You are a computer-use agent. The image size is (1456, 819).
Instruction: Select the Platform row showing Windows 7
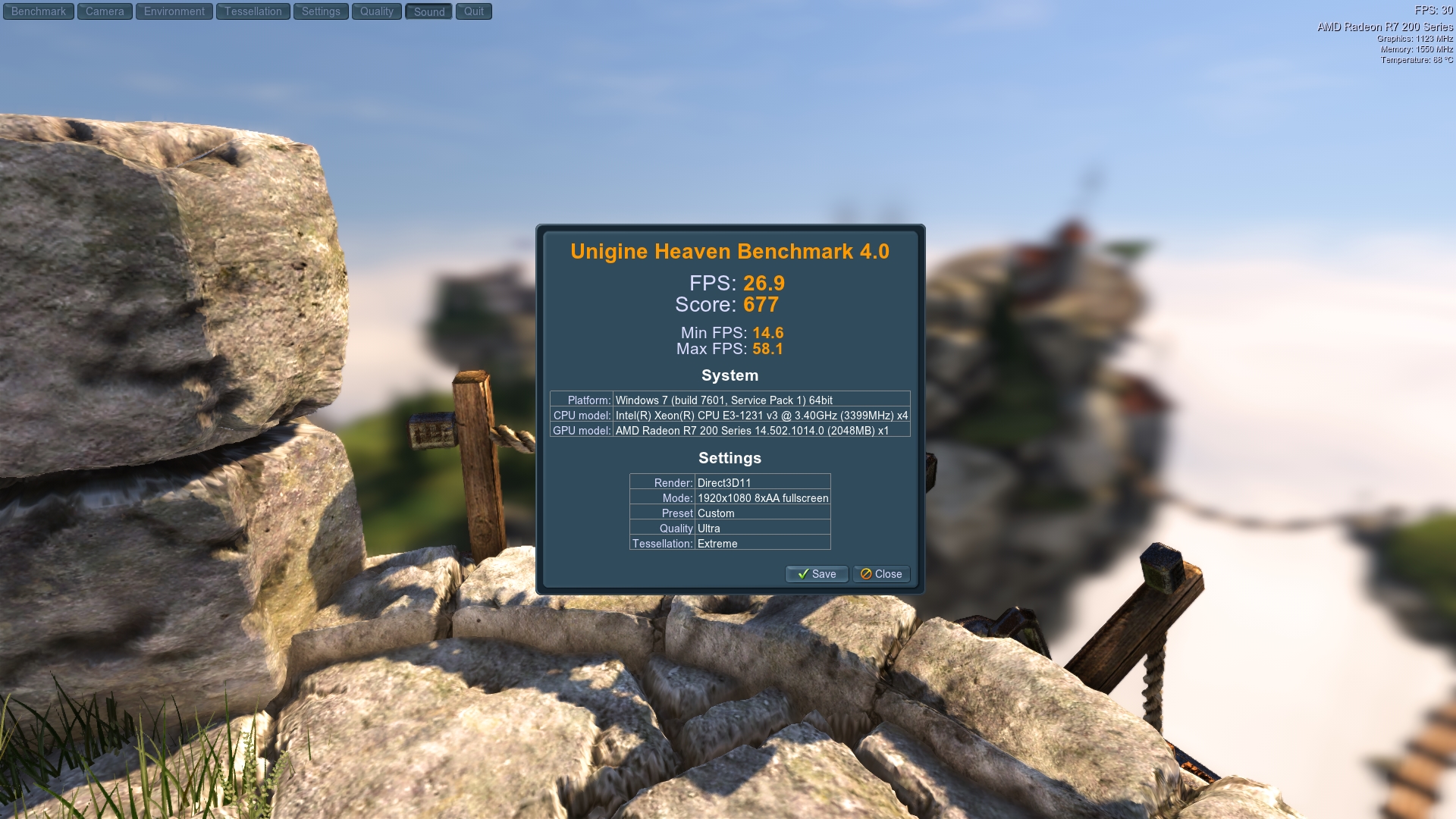click(x=730, y=400)
